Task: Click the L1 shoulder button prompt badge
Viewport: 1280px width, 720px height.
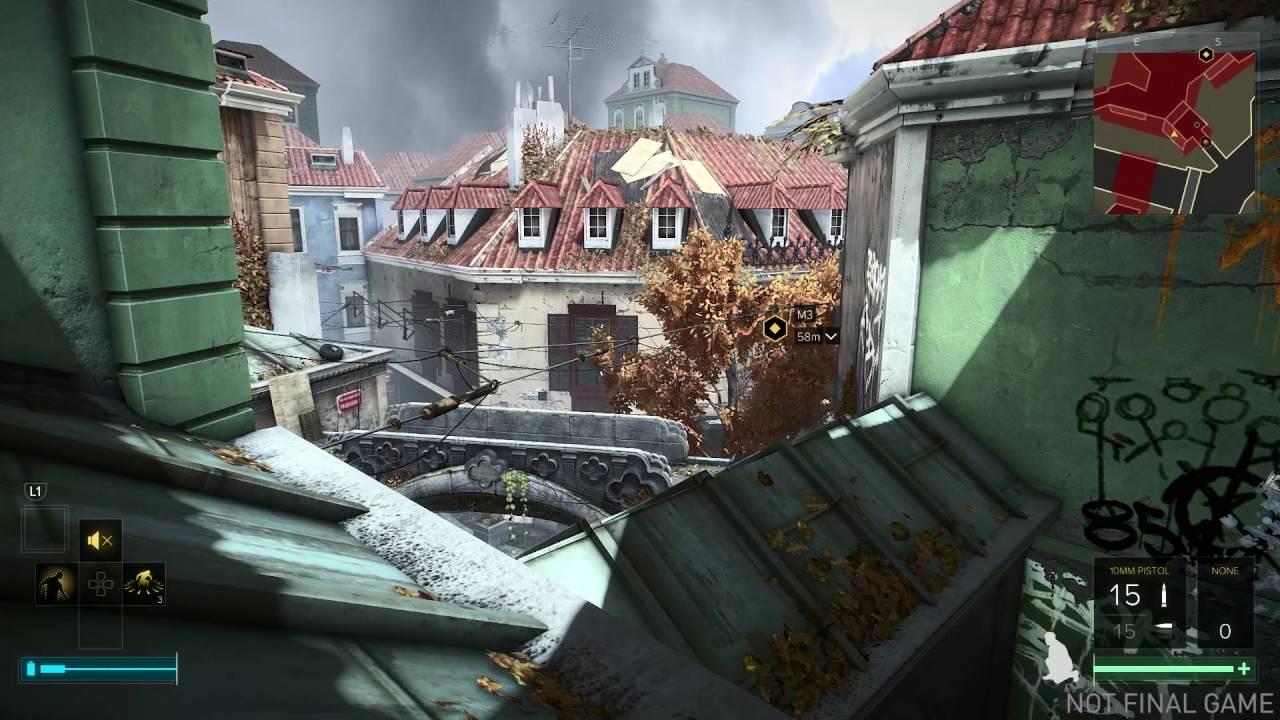Action: click(x=34, y=489)
